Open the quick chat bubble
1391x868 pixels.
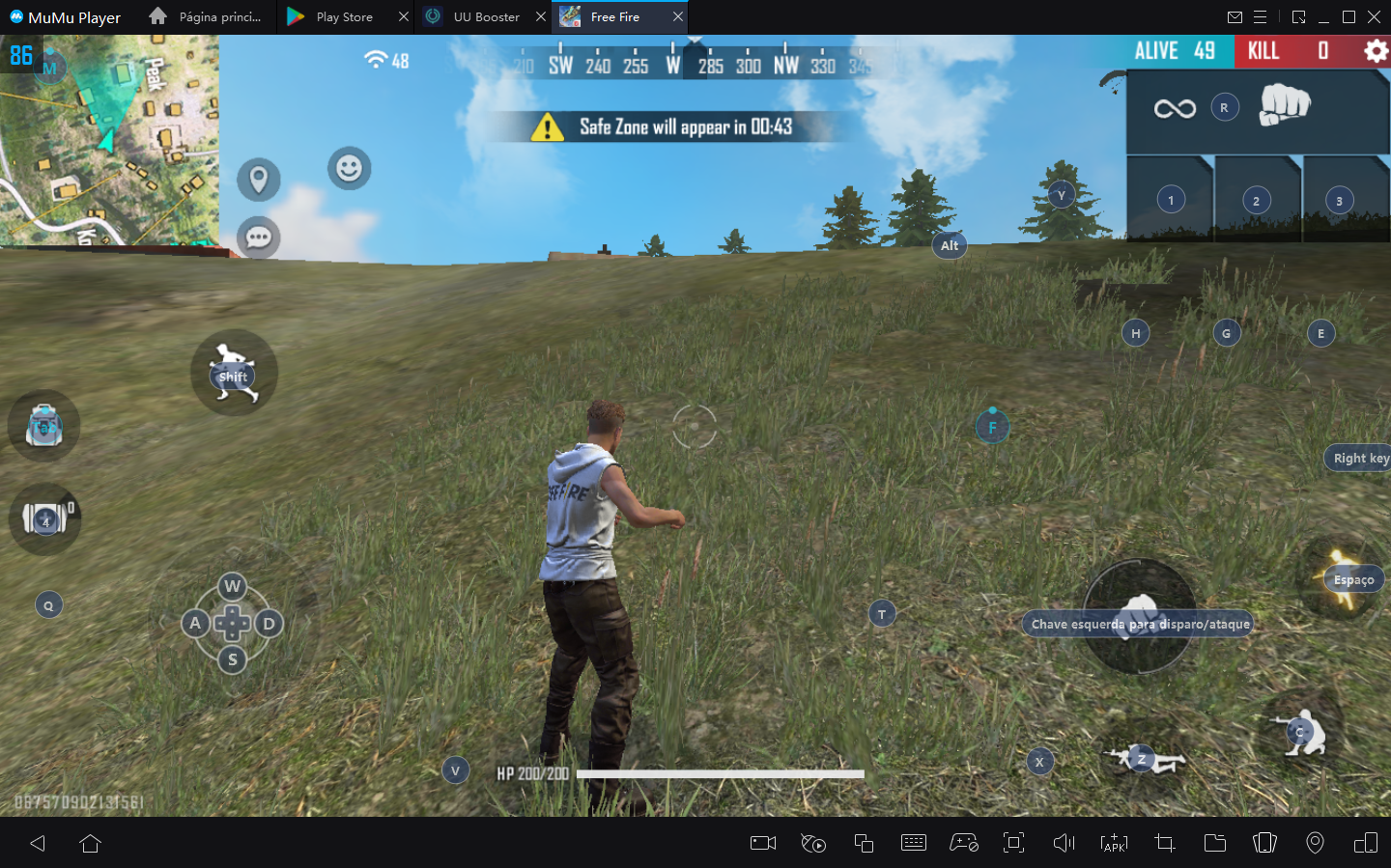[259, 238]
